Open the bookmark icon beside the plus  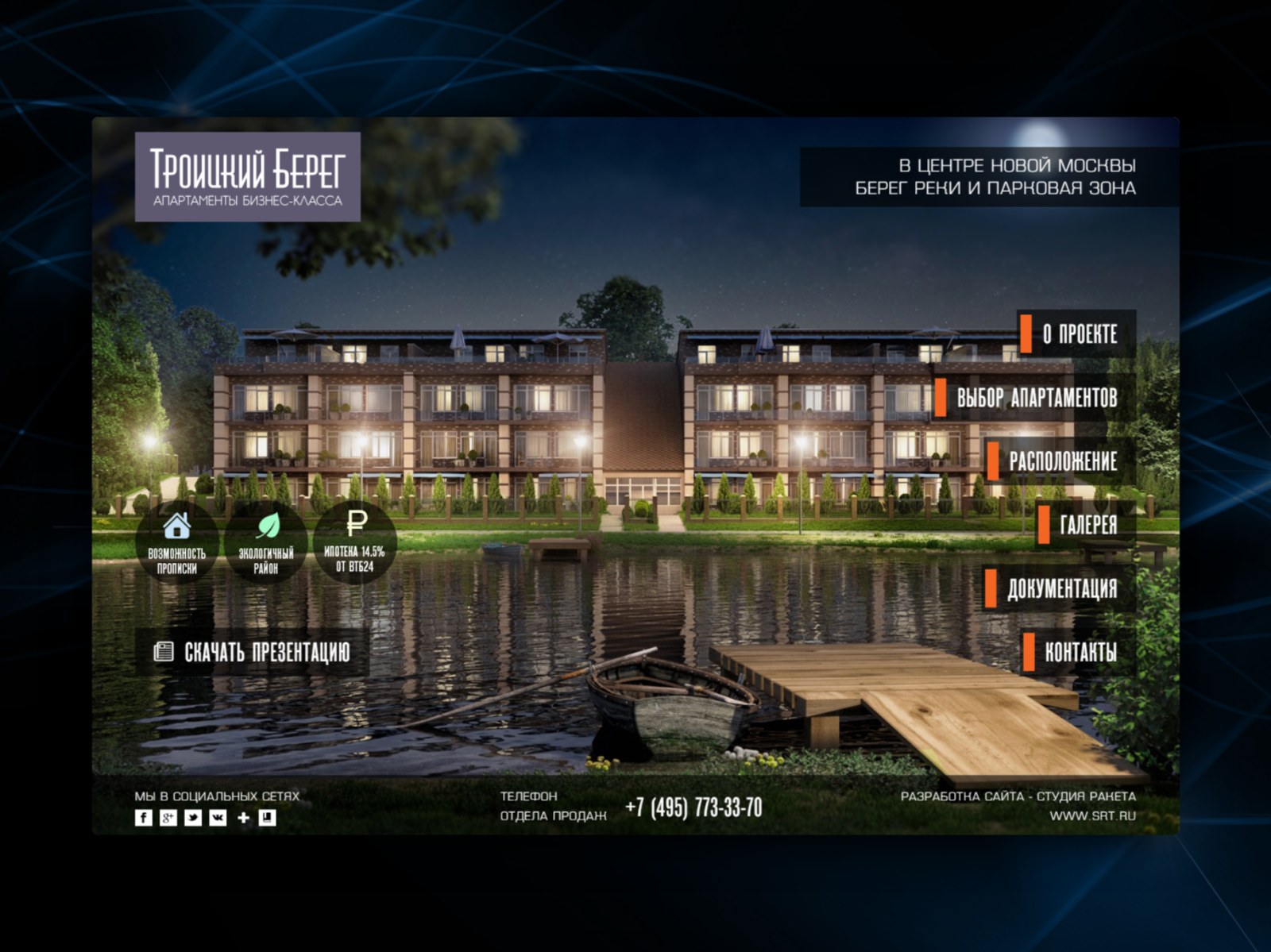pos(268,818)
